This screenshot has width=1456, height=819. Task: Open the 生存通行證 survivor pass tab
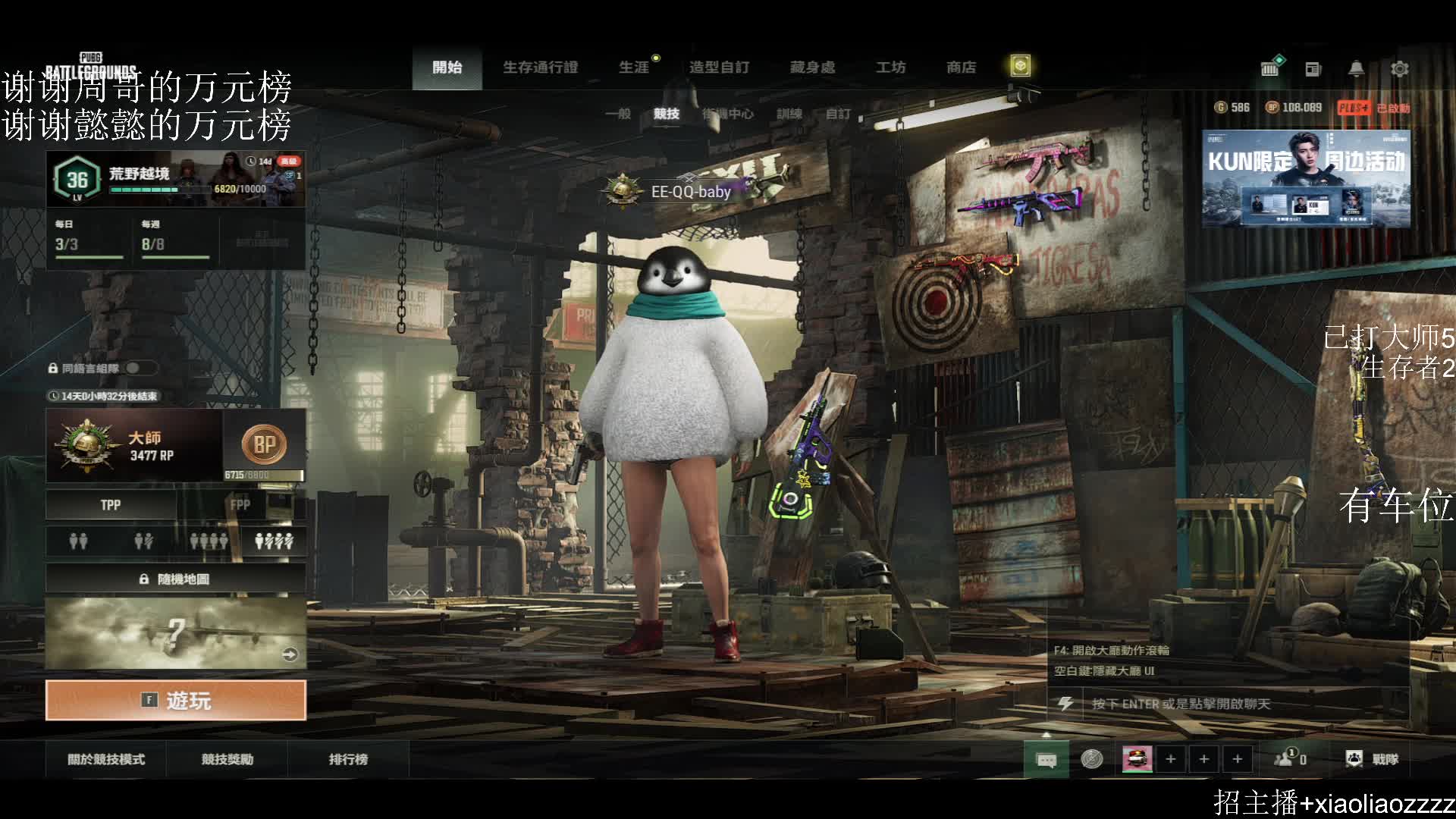pos(540,67)
